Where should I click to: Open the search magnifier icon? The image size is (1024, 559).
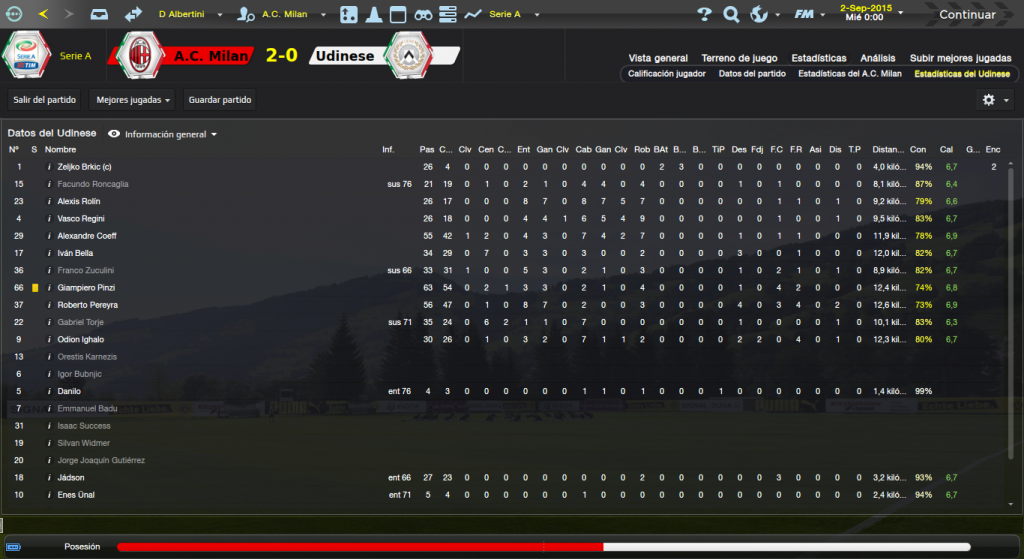click(x=731, y=15)
